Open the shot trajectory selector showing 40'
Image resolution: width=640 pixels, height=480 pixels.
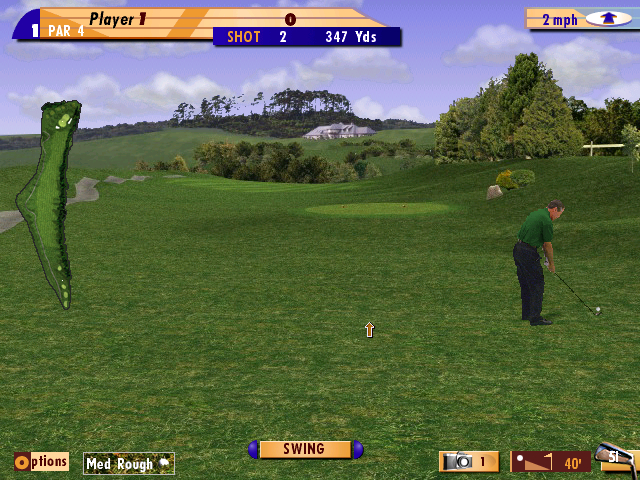coord(550,462)
